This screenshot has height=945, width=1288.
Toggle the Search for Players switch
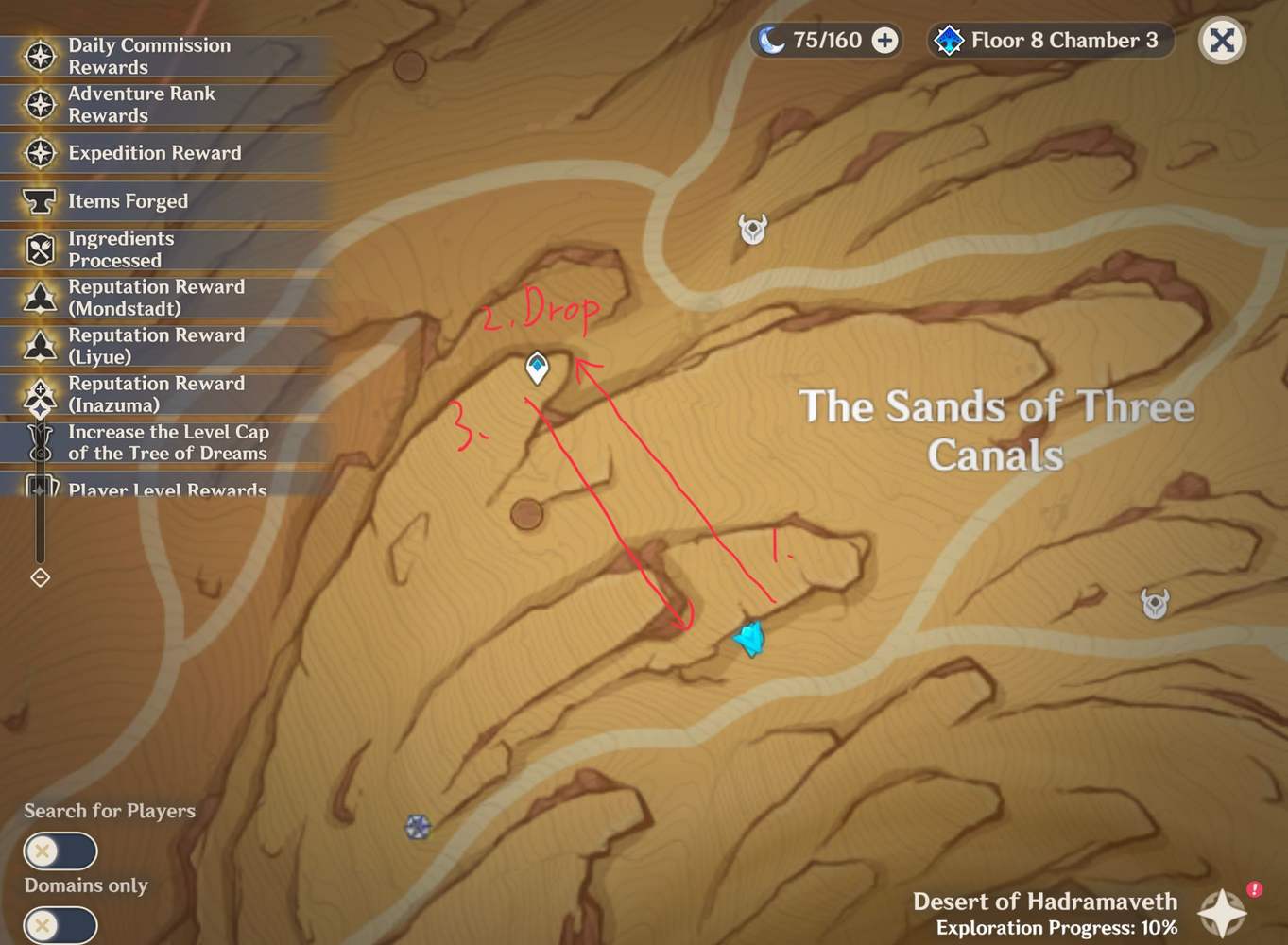coord(60,851)
